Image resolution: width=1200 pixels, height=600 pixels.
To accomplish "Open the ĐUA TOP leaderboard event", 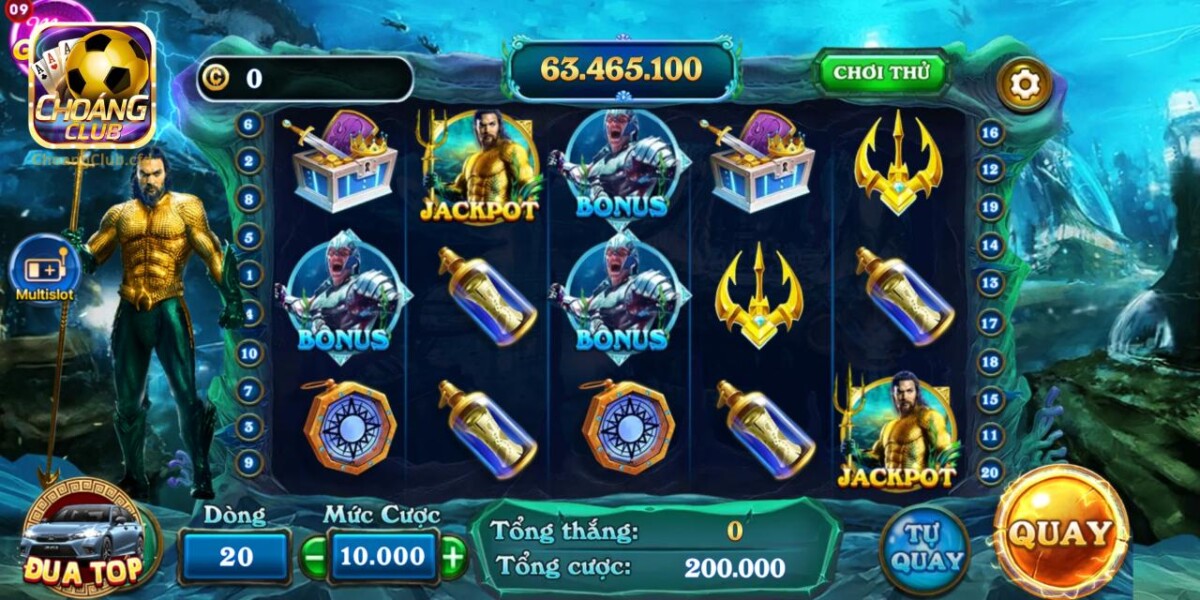I will tap(84, 541).
